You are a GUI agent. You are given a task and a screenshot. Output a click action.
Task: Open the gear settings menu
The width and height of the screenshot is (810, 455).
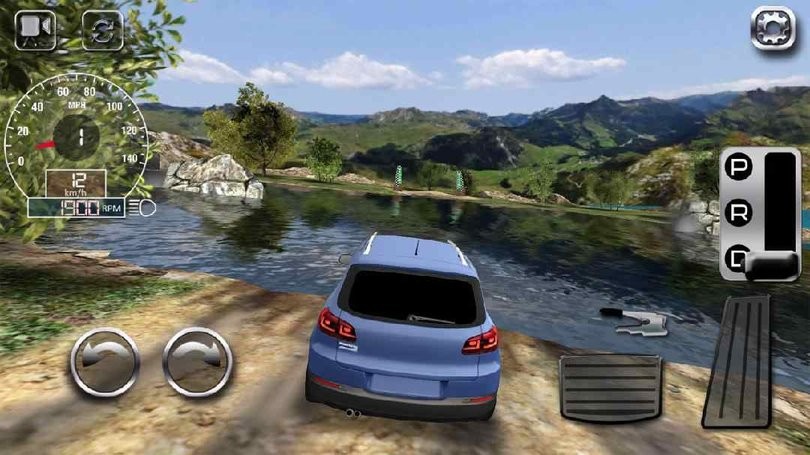tap(772, 28)
